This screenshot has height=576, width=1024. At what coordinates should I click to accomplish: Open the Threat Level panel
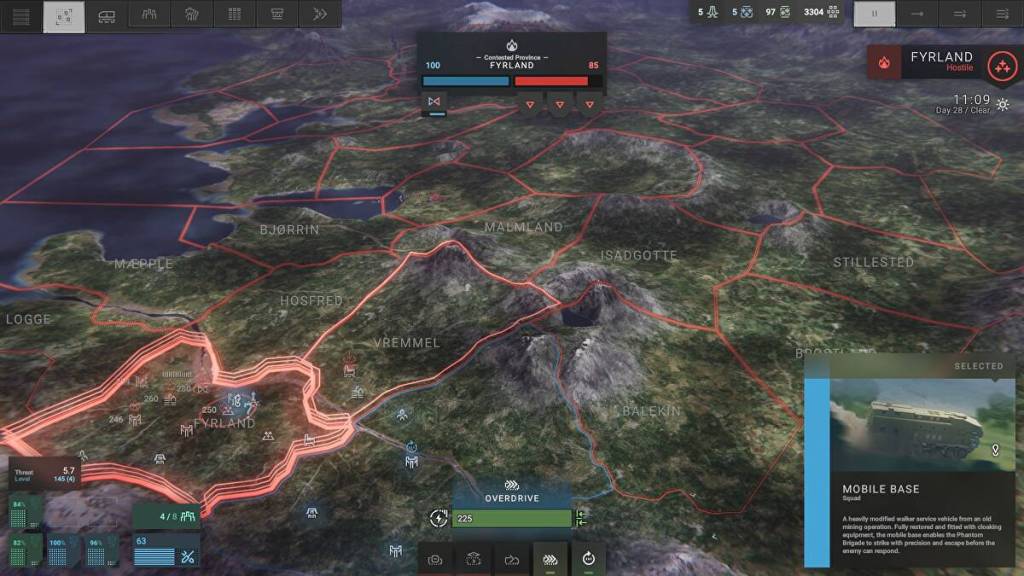(40, 476)
